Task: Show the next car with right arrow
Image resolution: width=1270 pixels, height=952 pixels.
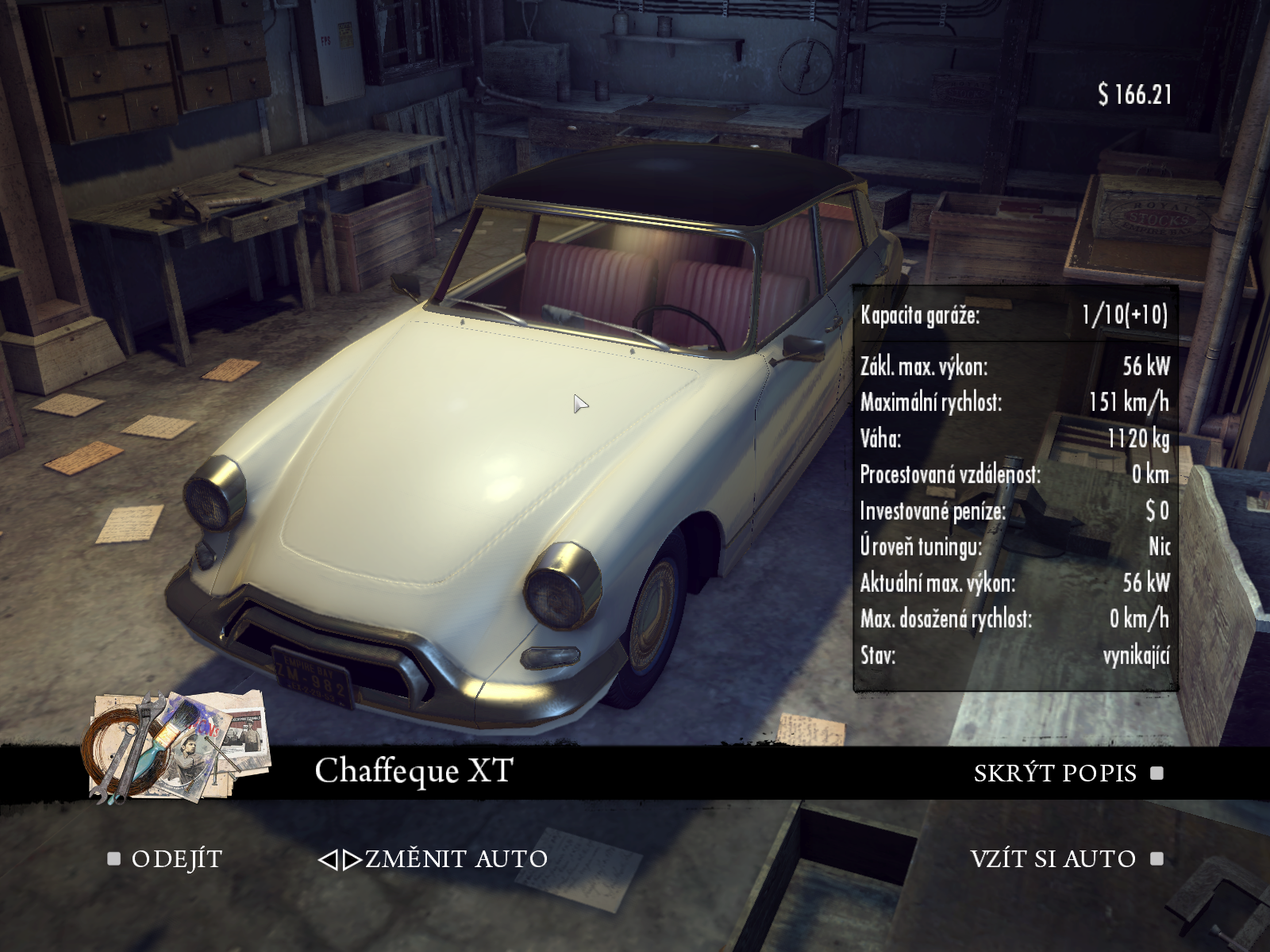Action: 352,860
